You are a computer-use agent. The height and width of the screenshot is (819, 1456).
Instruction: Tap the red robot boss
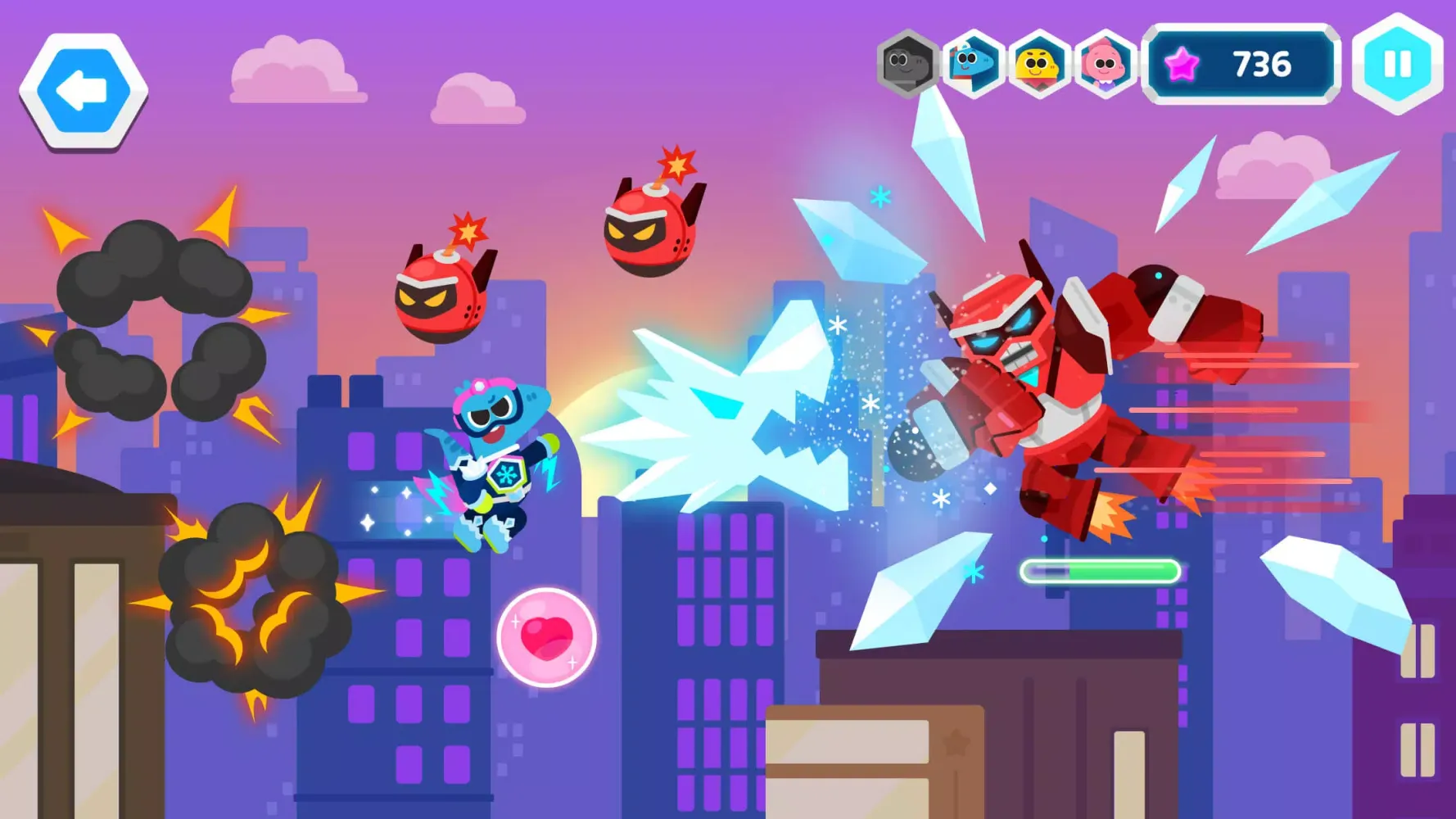1065,369
